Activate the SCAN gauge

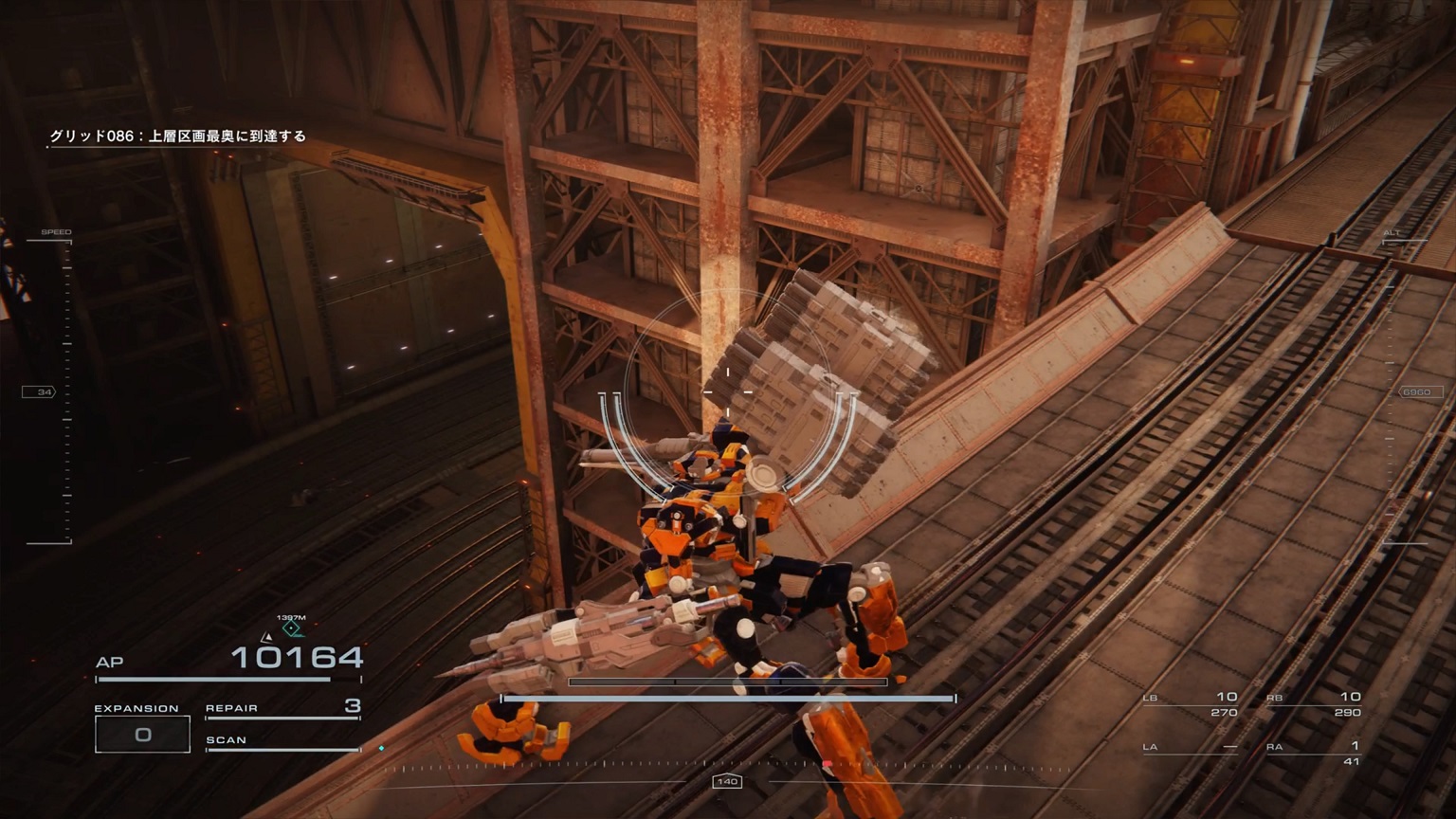(282, 742)
